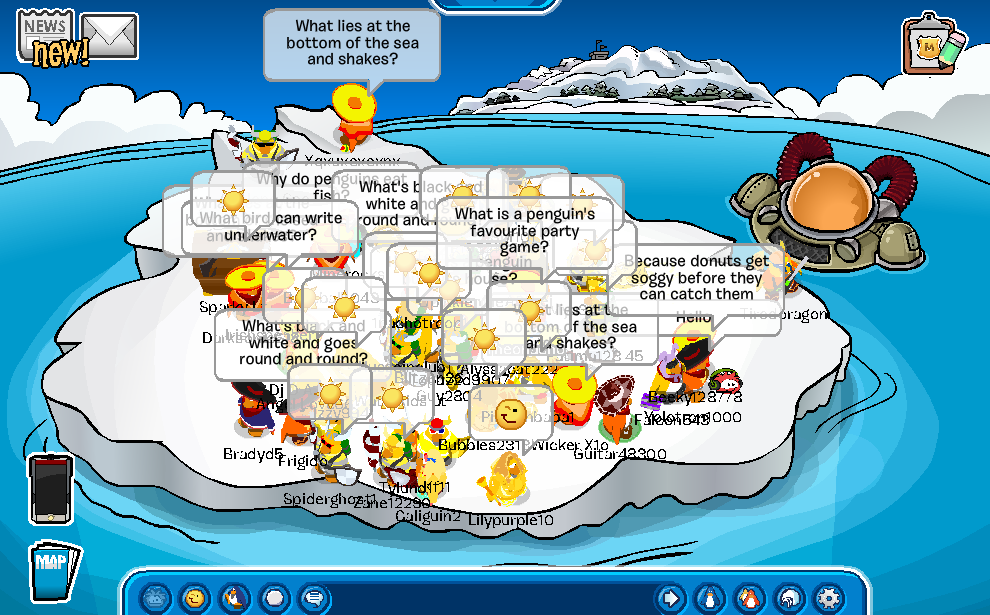Click the chat text input bar

point(490,598)
